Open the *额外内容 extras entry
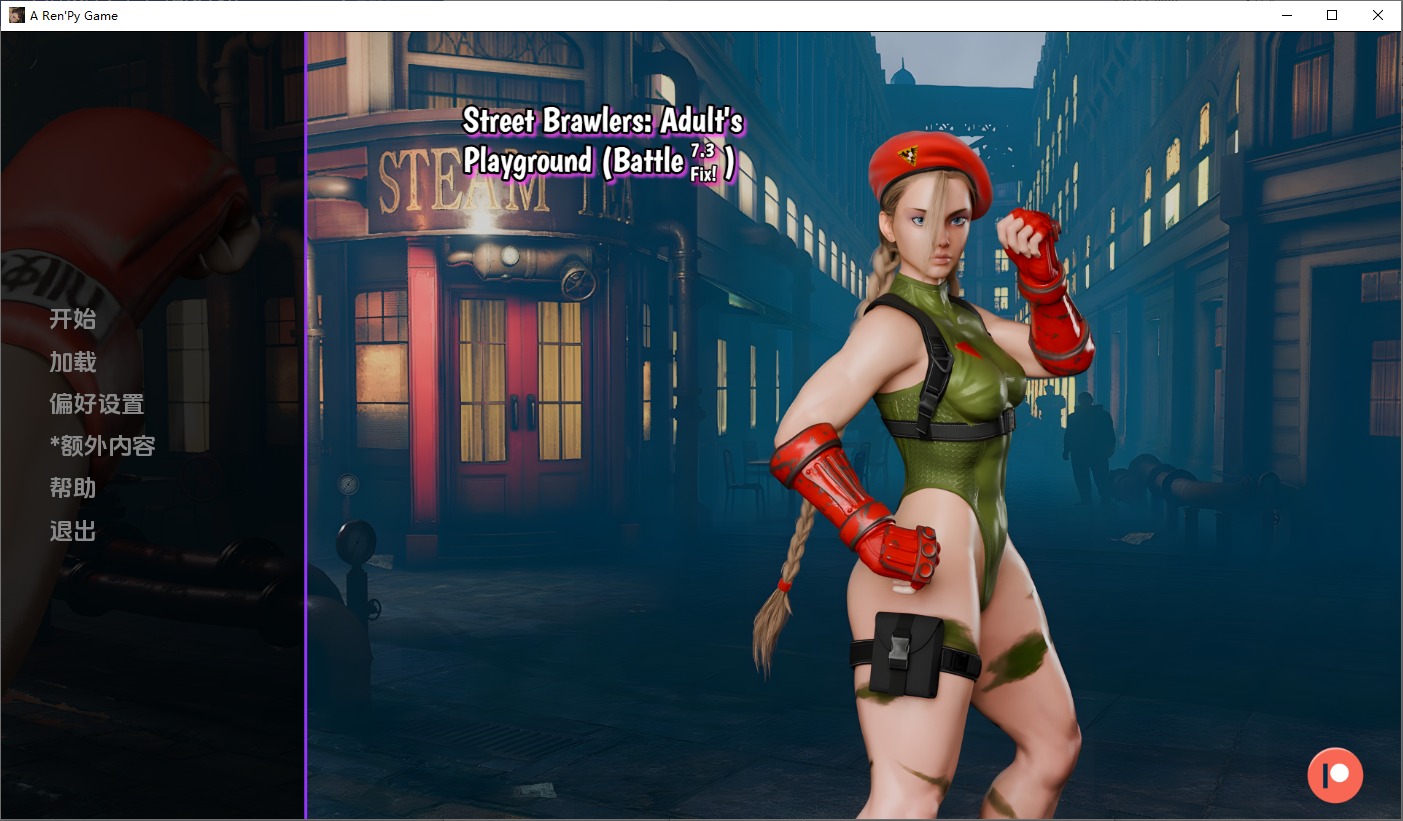Image resolution: width=1403 pixels, height=821 pixels. click(x=102, y=446)
